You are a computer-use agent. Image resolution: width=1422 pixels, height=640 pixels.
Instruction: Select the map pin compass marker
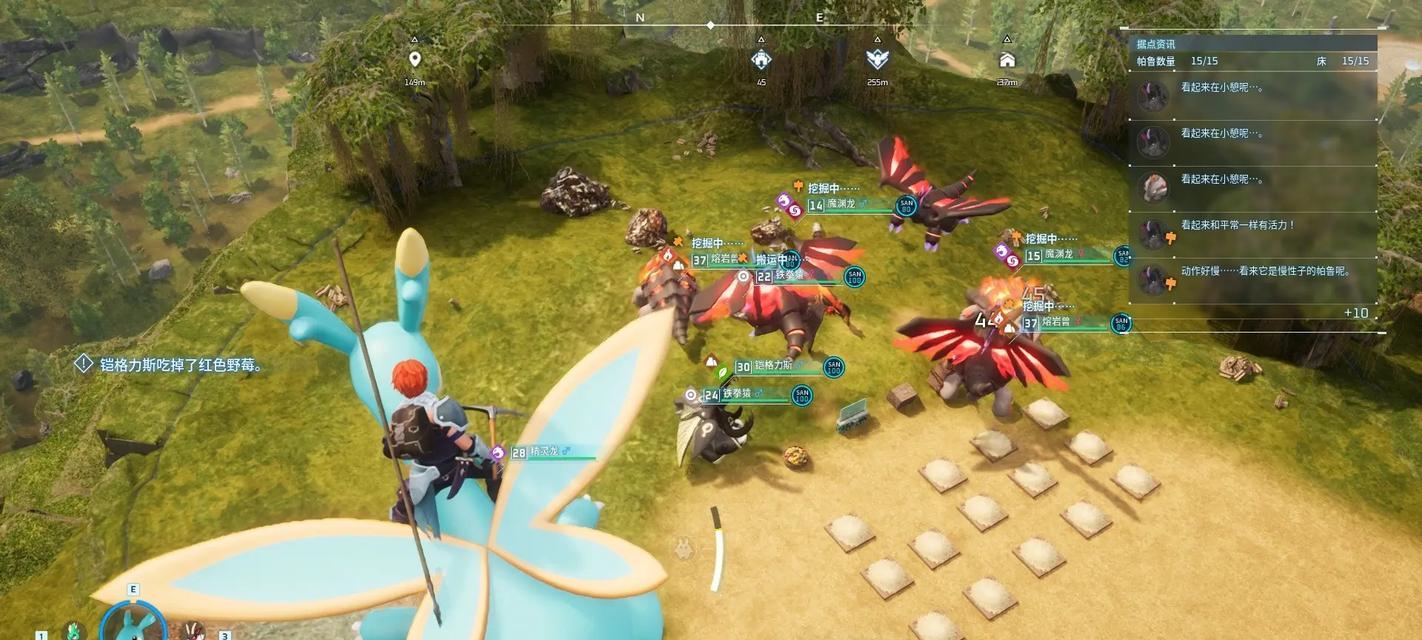tap(415, 60)
